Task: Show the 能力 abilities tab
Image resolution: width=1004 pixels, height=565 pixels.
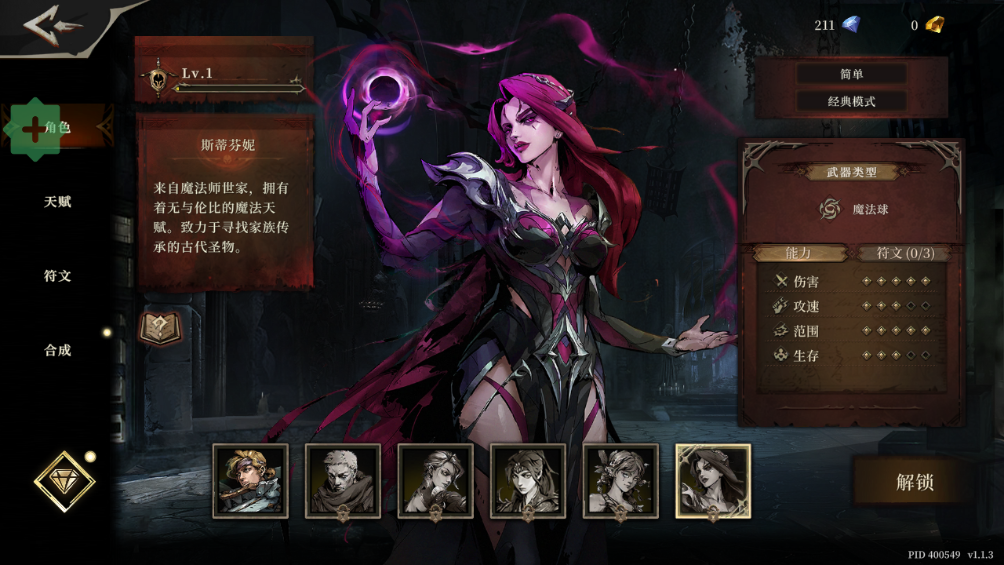Action: (798, 253)
